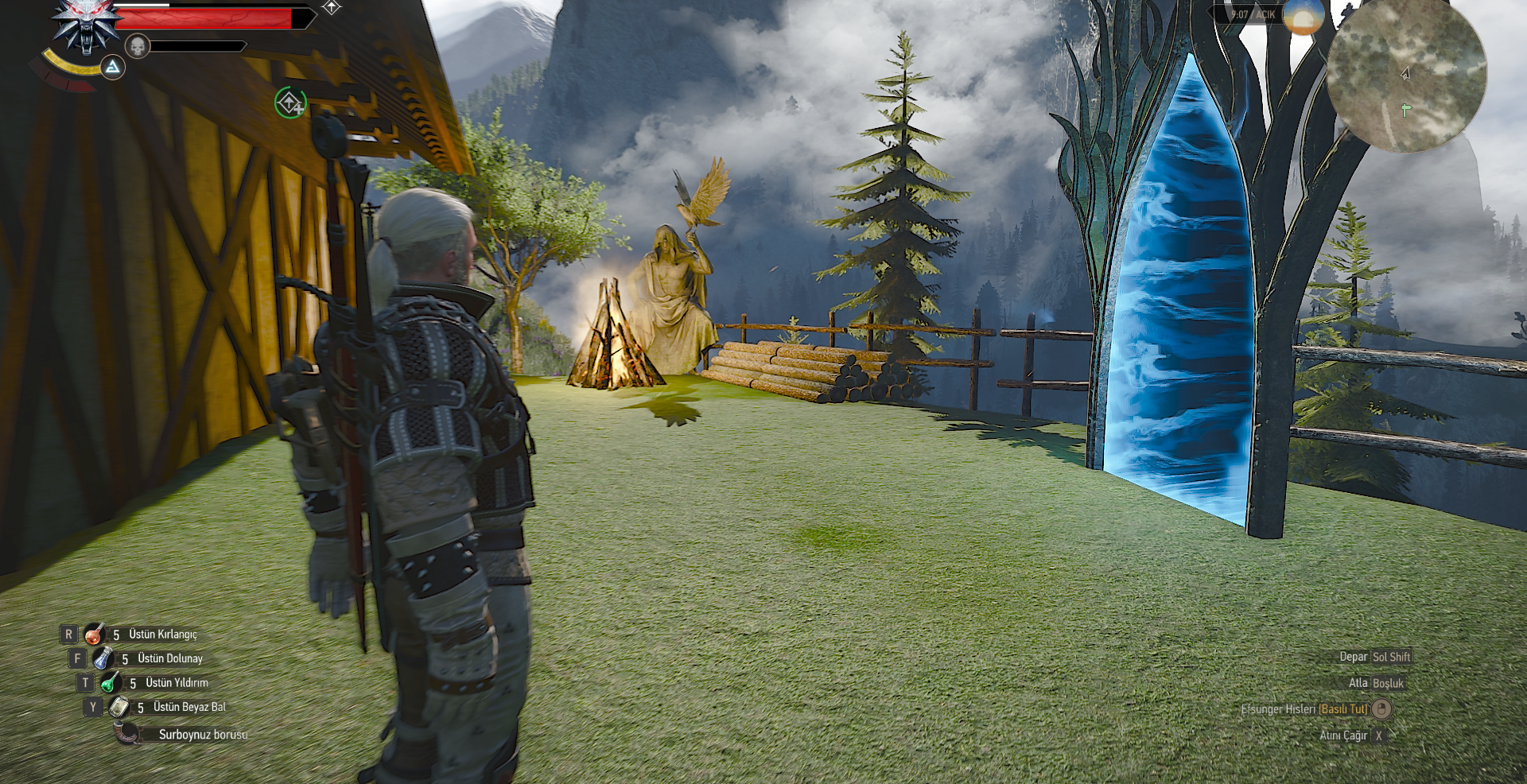This screenshot has height=784, width=1527.
Task: Use the Üstün Dolunay potion
Action: pos(103,658)
